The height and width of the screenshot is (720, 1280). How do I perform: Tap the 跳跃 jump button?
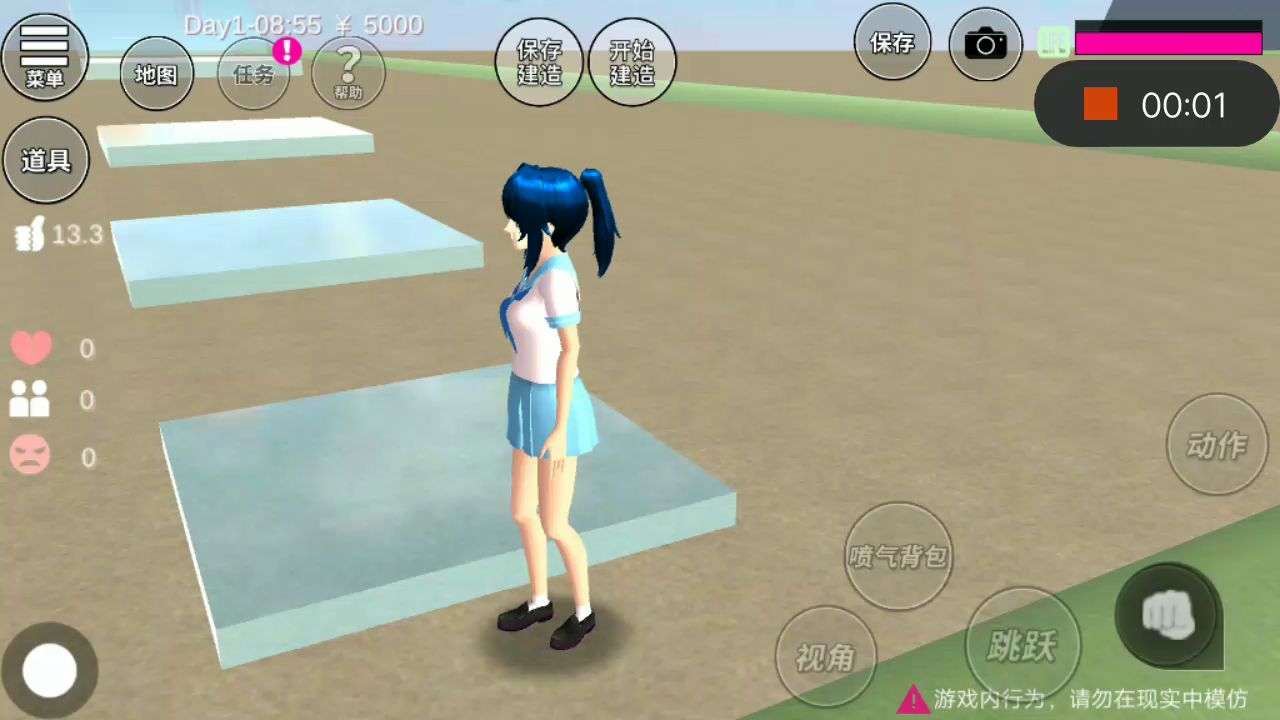1021,645
